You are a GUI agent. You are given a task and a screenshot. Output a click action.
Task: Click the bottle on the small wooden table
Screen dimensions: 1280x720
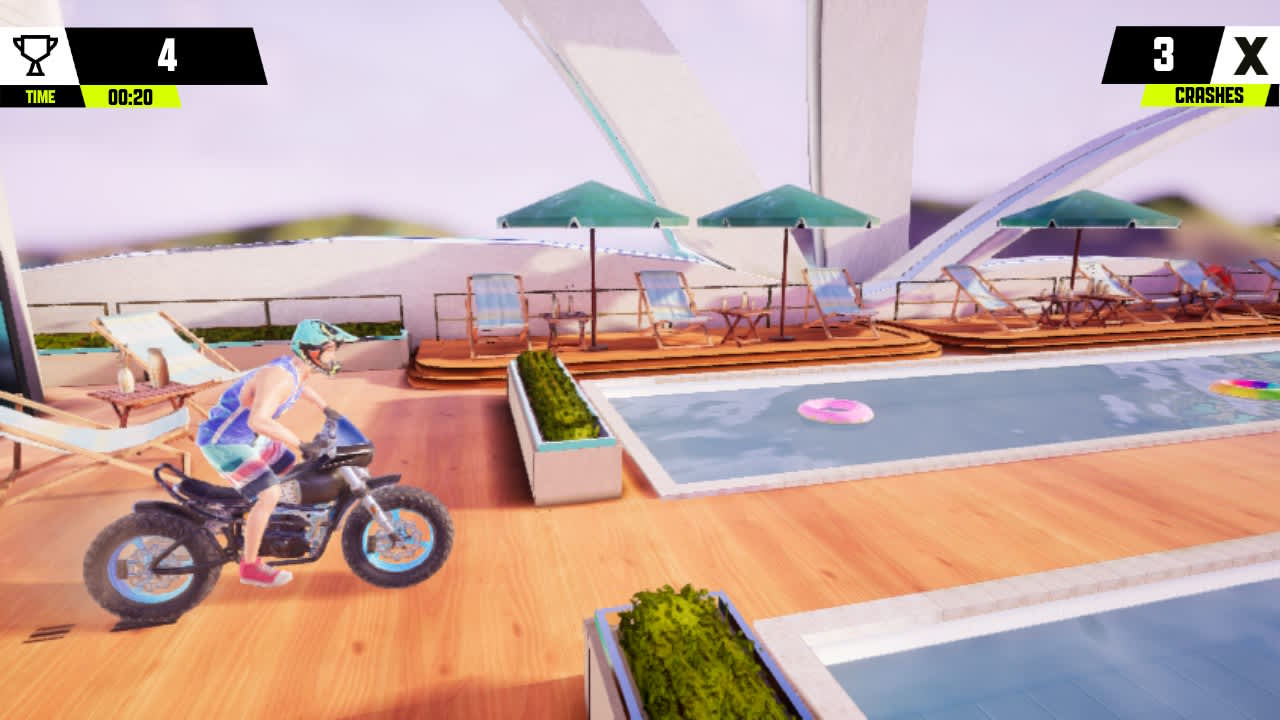pyautogui.click(x=126, y=378)
